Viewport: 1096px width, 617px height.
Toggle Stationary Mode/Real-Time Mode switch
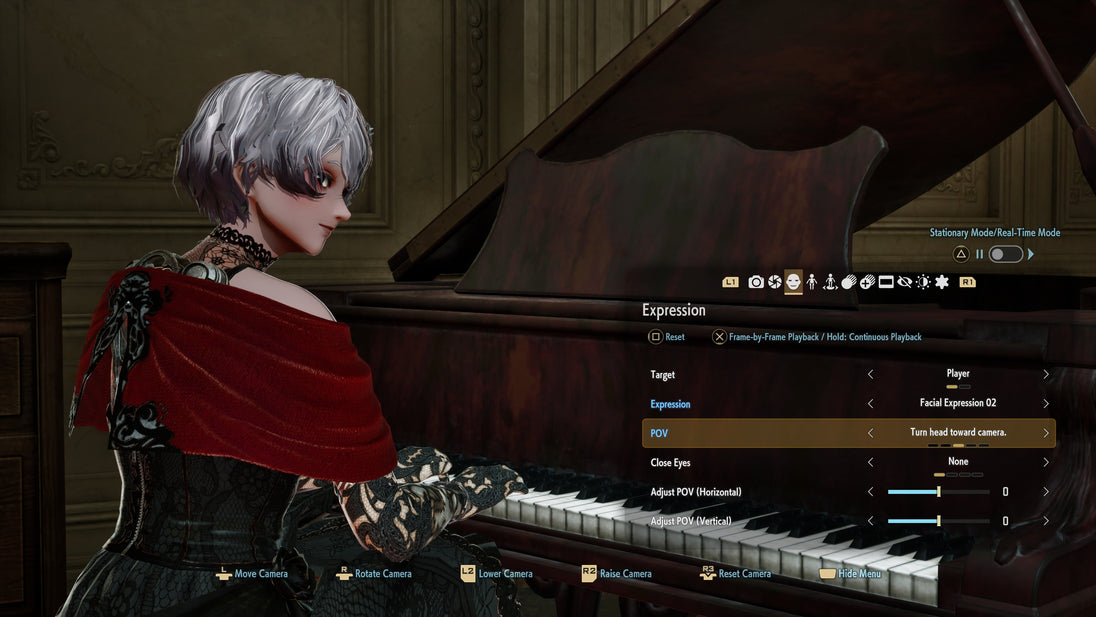point(1005,254)
